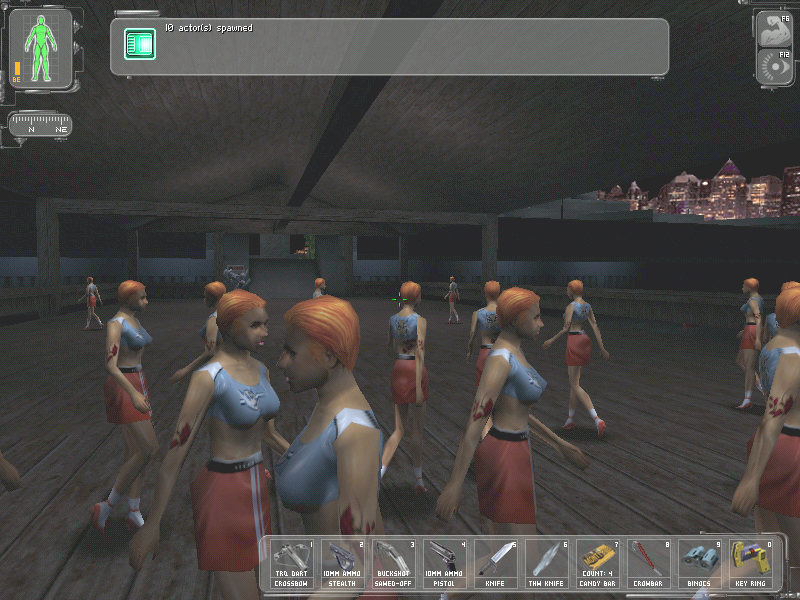Equip the Stealth pistol from the belt
Viewport: 800px width, 600px height.
[x=345, y=564]
